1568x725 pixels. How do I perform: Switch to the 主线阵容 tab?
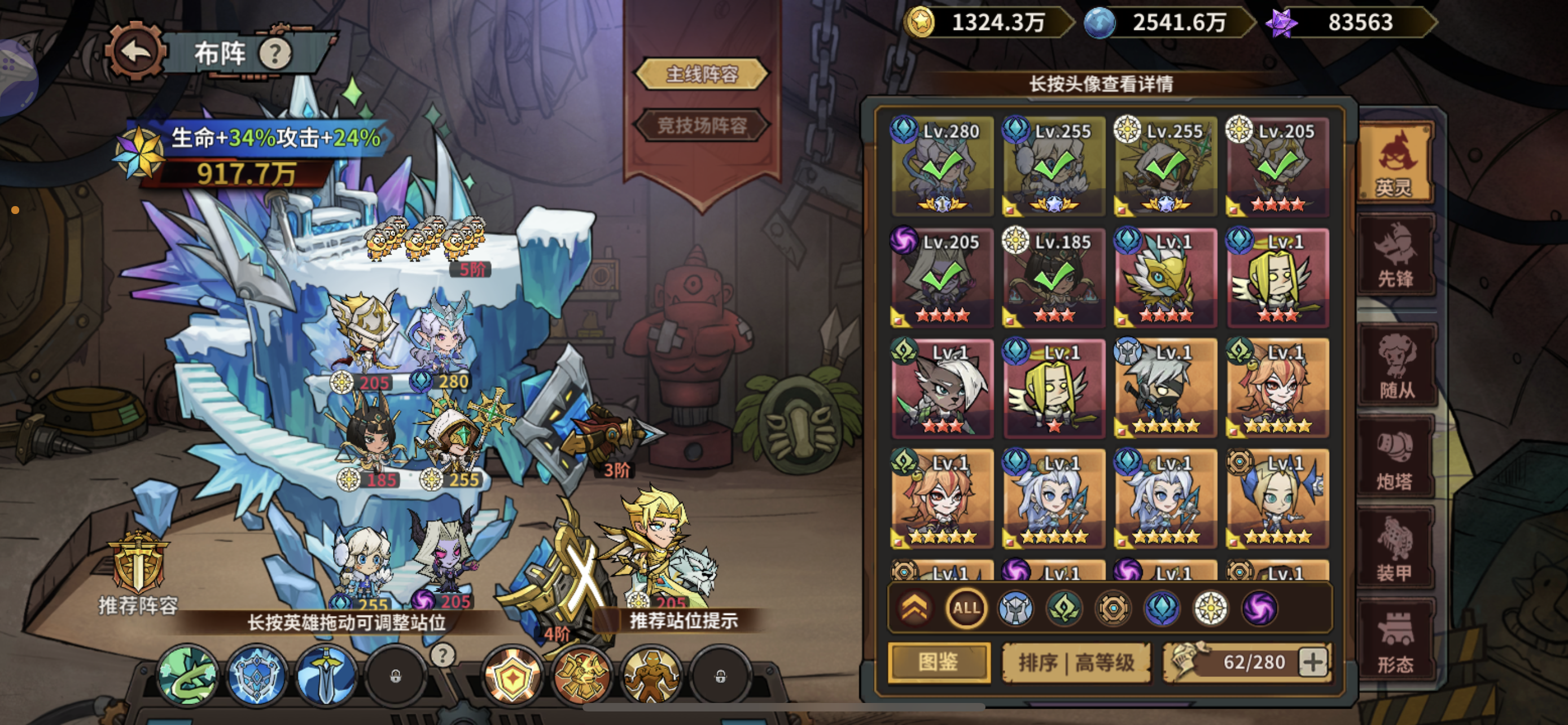[701, 73]
